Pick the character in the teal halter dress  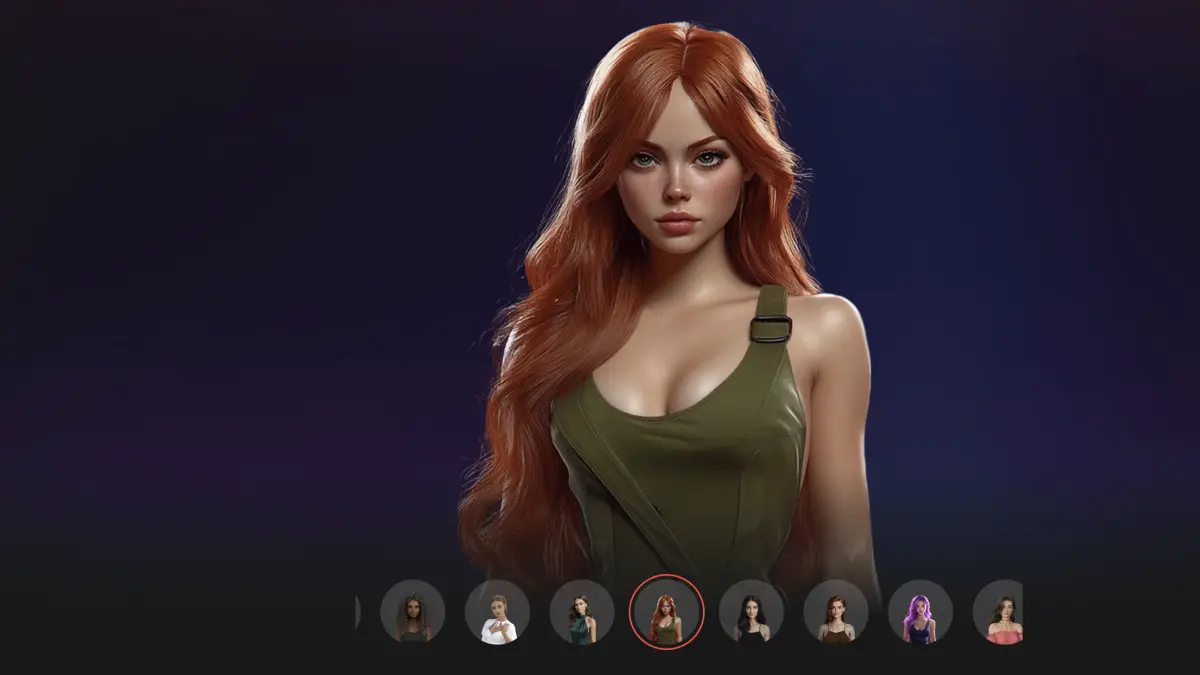pyautogui.click(x=582, y=612)
